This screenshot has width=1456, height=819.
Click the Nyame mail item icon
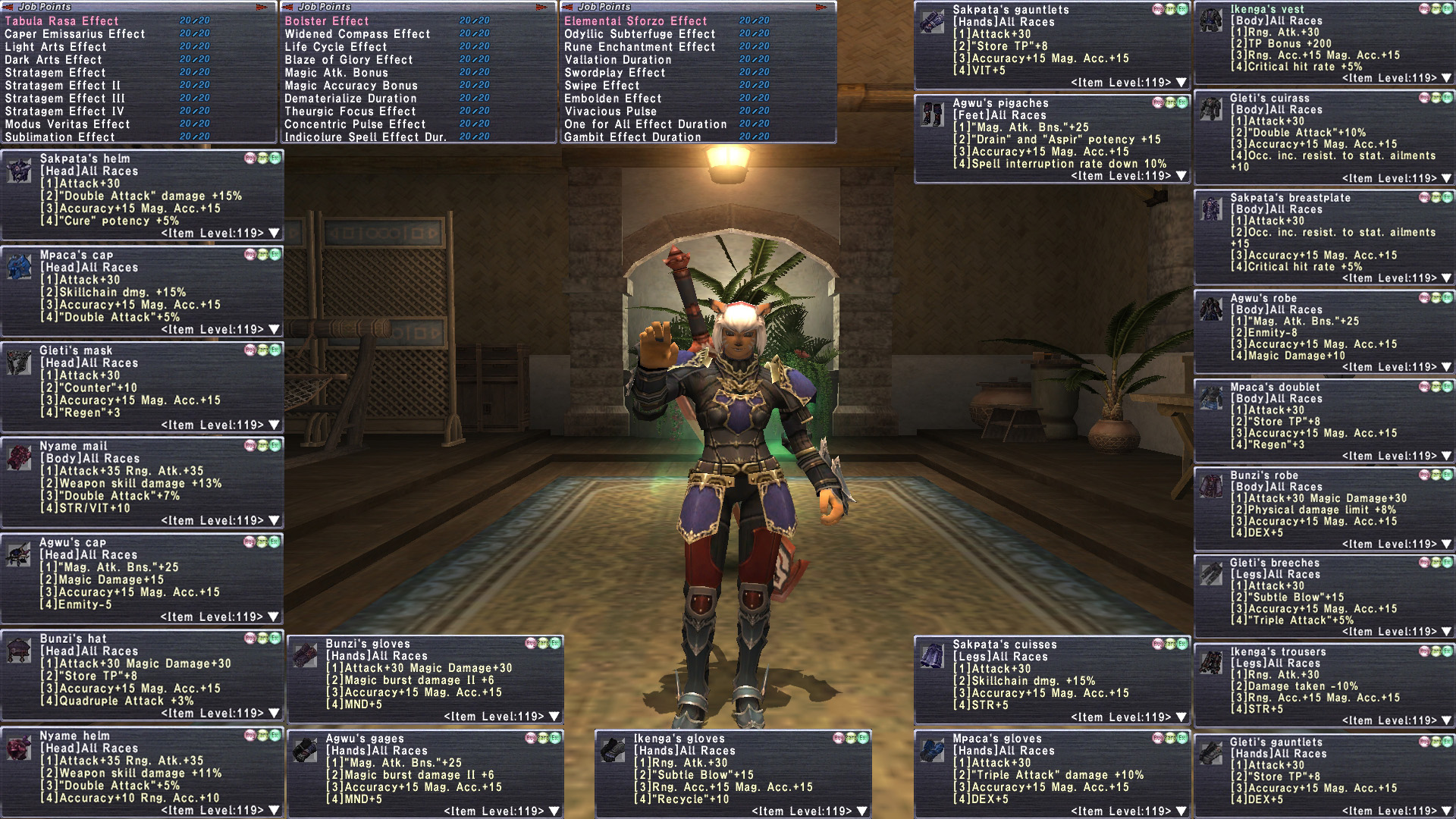click(19, 457)
